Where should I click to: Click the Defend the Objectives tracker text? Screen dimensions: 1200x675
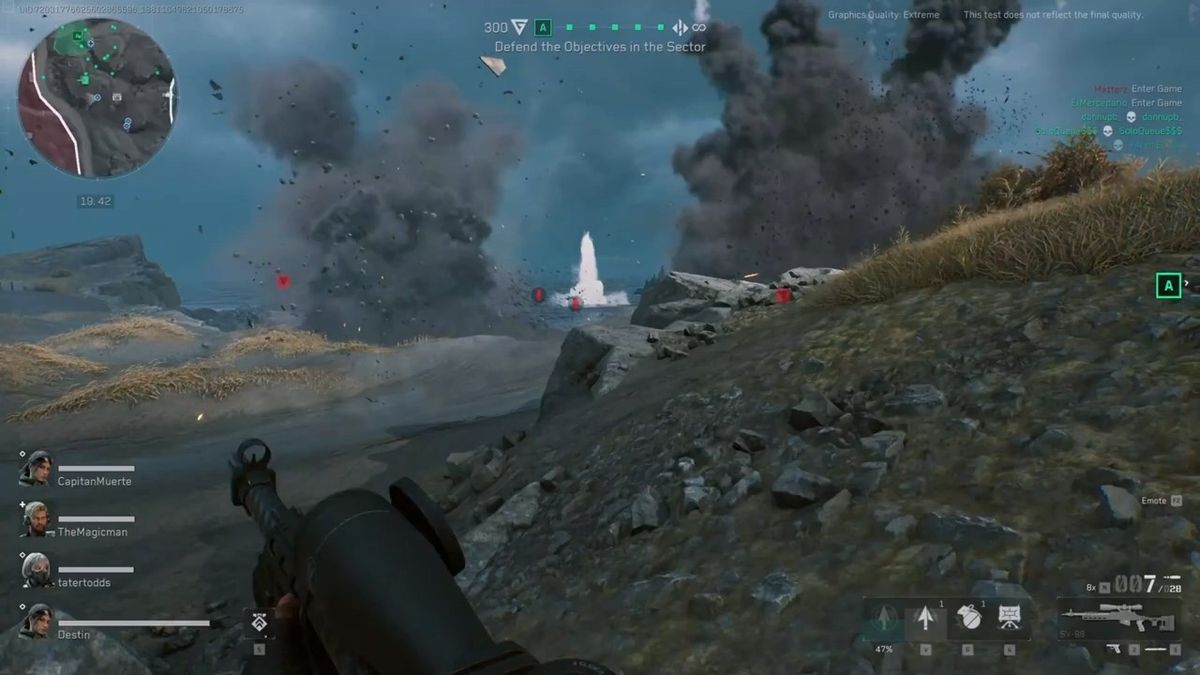tap(600, 47)
